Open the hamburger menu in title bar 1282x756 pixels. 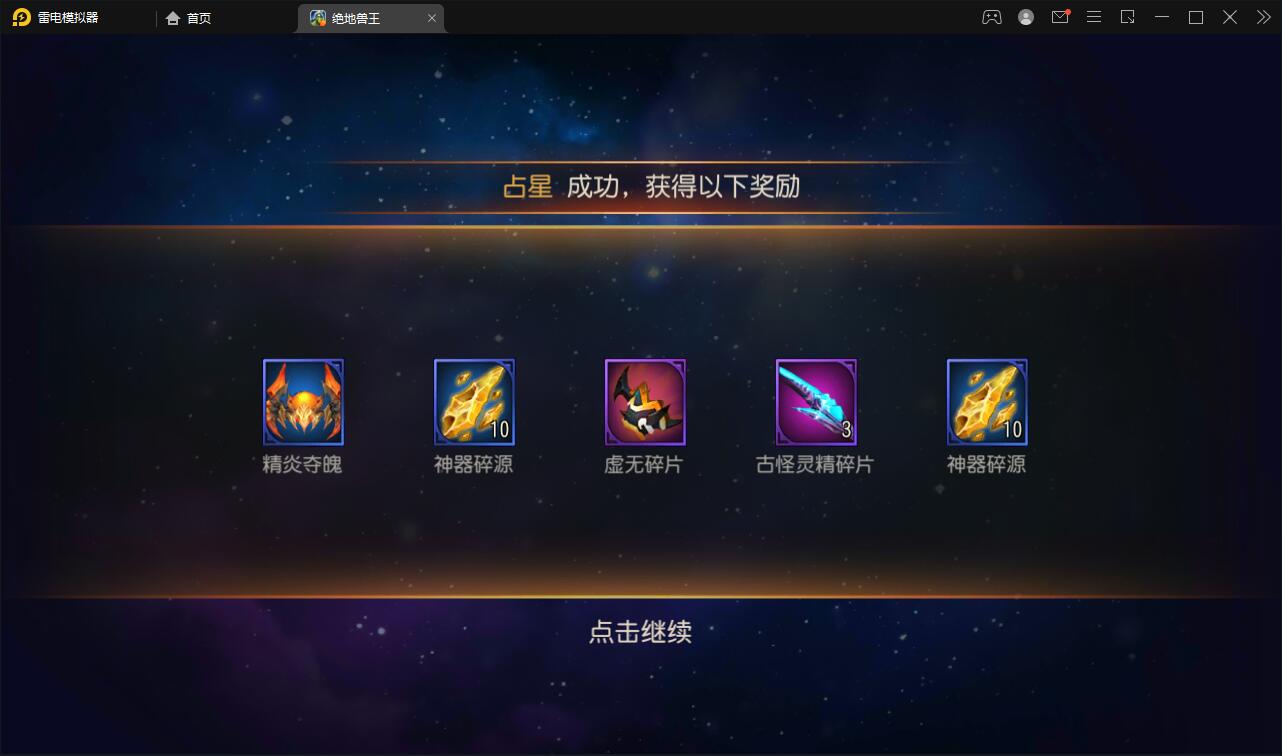[1094, 17]
